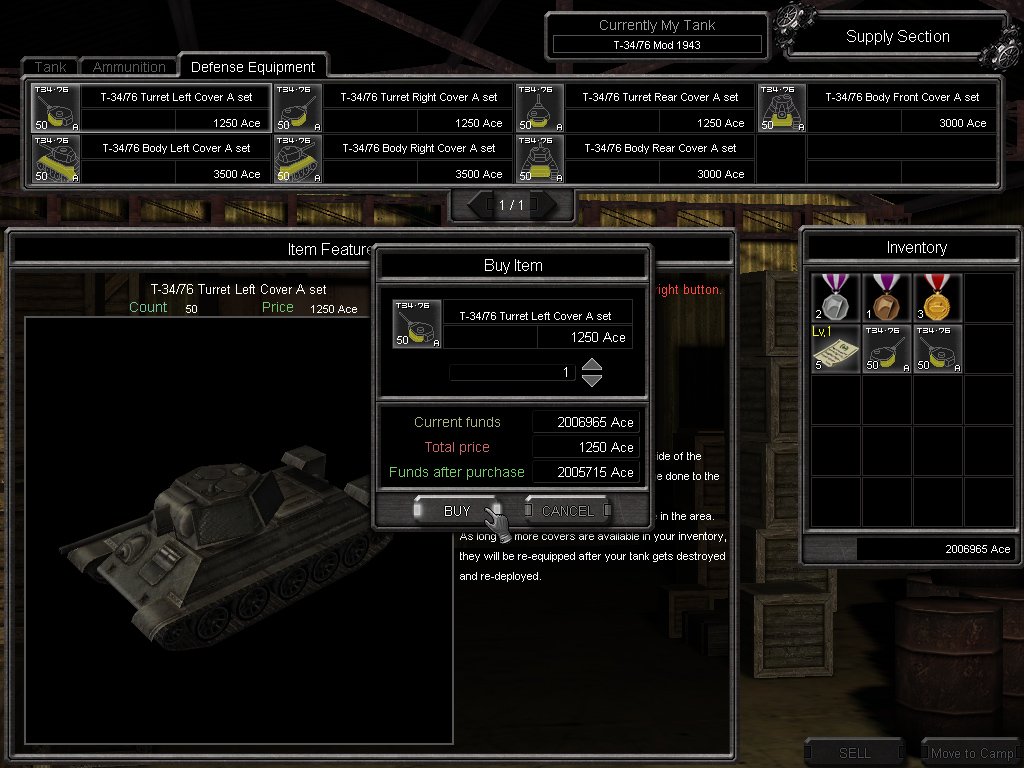Decrease purchase quantity with down arrow

592,380
